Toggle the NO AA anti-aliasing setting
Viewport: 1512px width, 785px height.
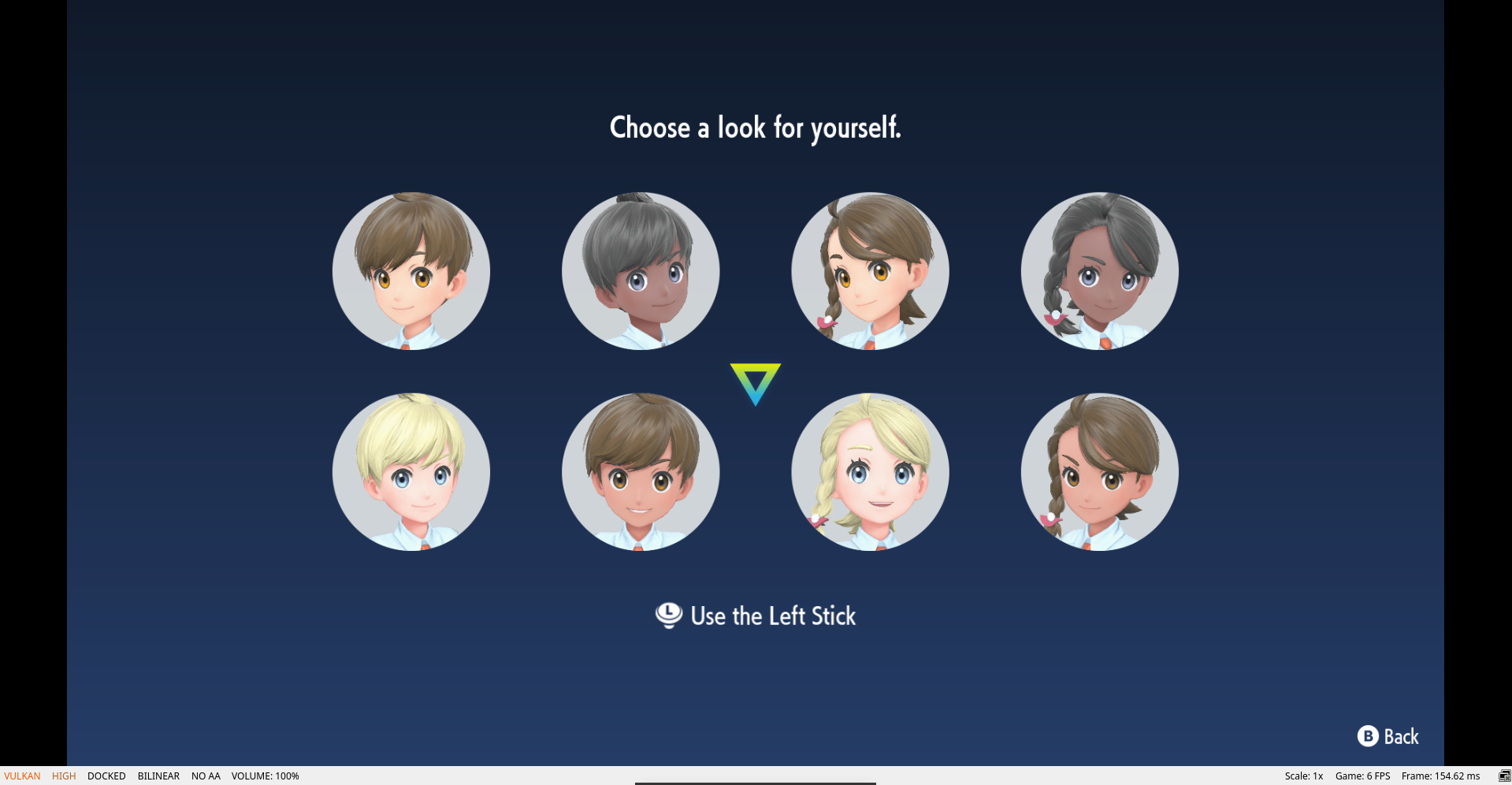pos(206,776)
